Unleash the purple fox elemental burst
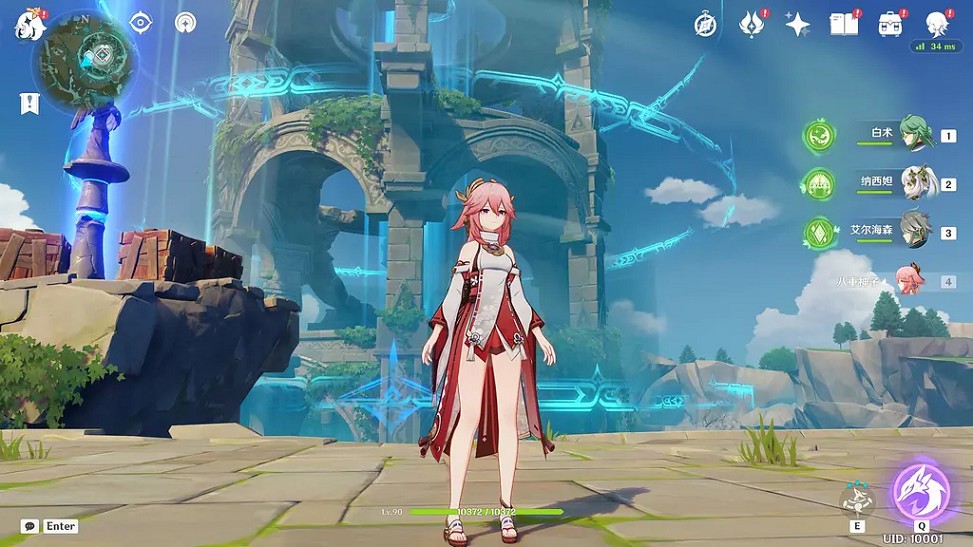The width and height of the screenshot is (973, 547). pos(921,490)
